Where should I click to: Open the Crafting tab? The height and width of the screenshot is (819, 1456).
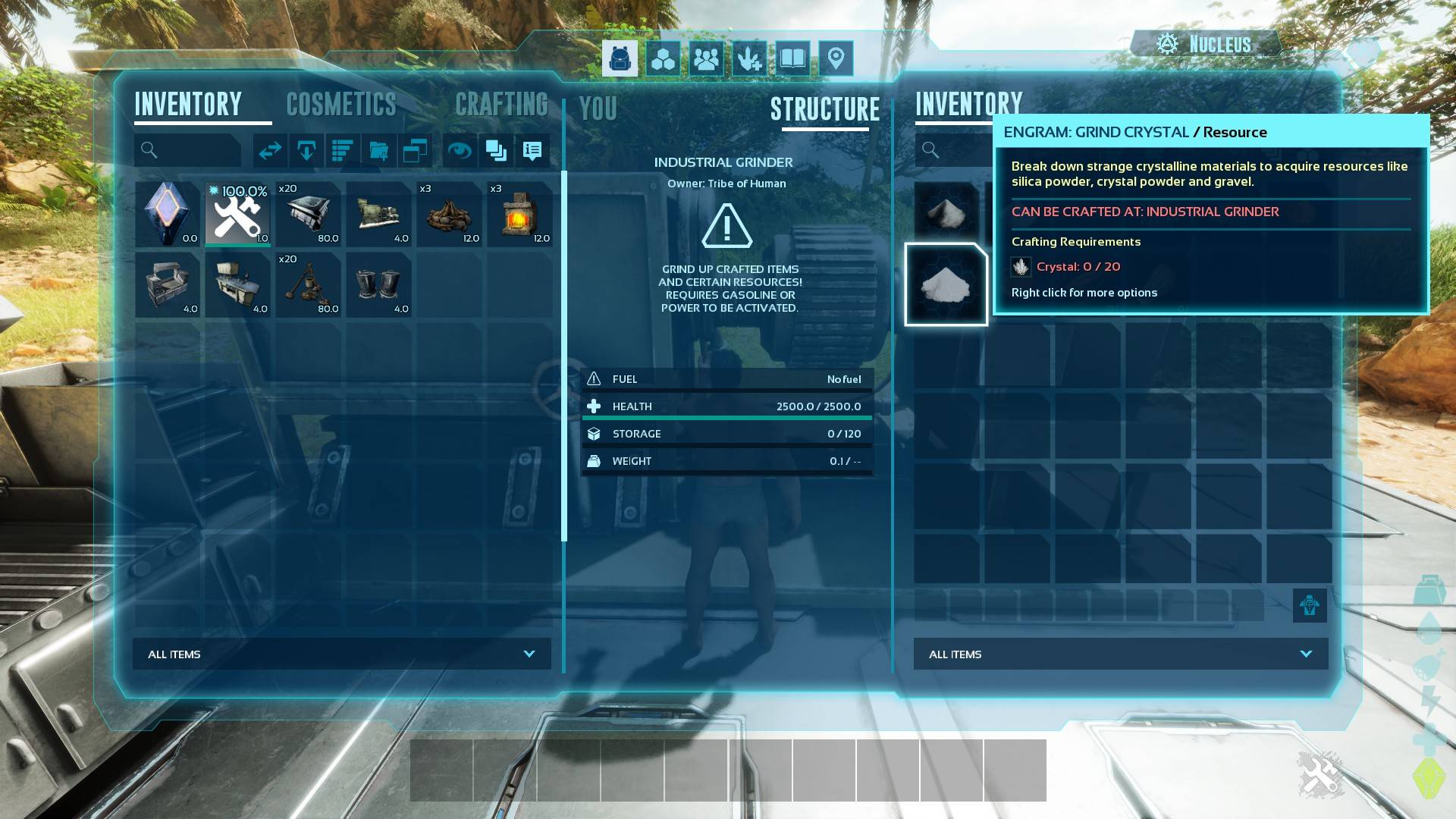tap(501, 105)
